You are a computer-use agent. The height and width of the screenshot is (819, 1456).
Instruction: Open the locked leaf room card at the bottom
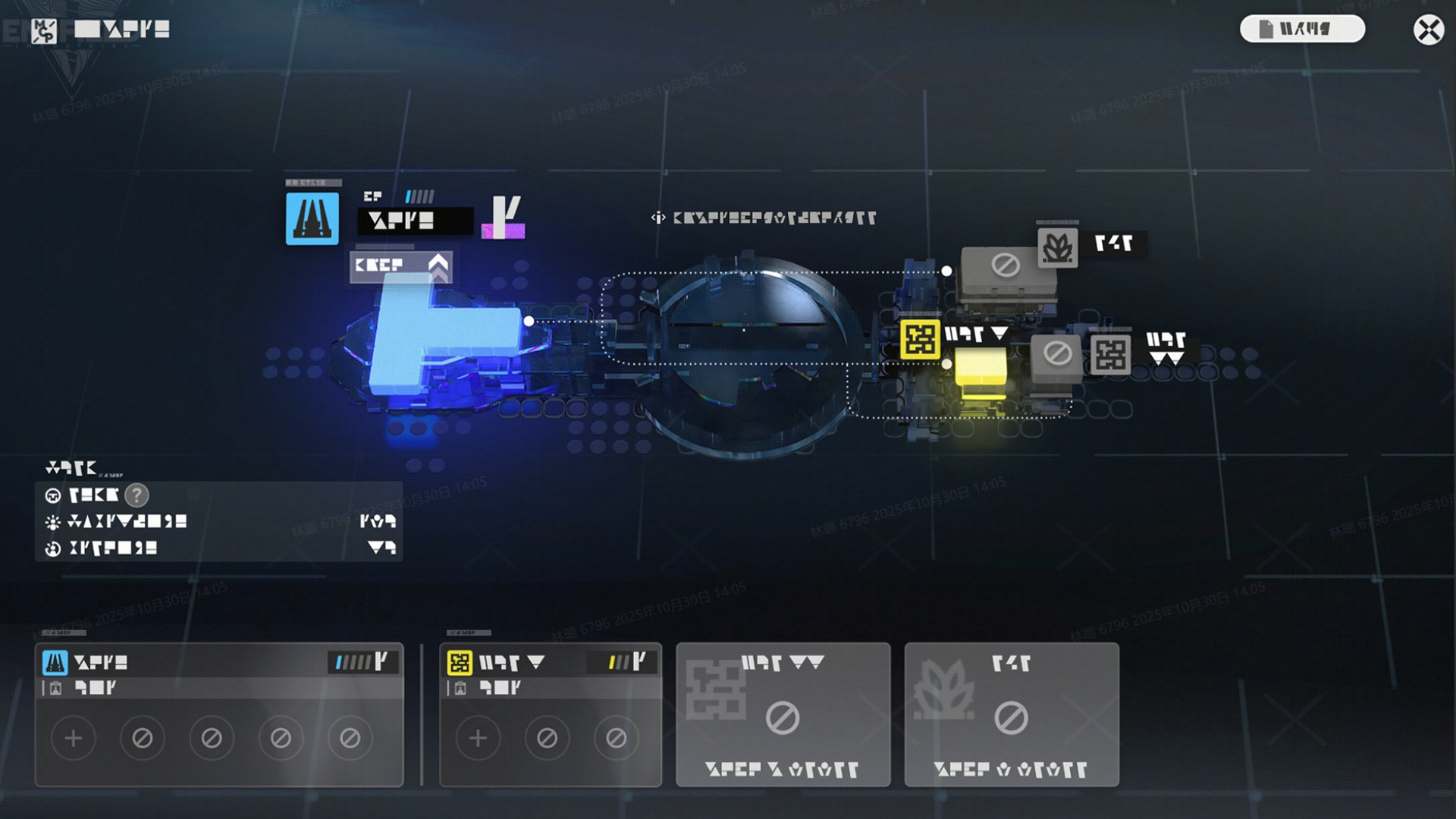tap(1011, 714)
